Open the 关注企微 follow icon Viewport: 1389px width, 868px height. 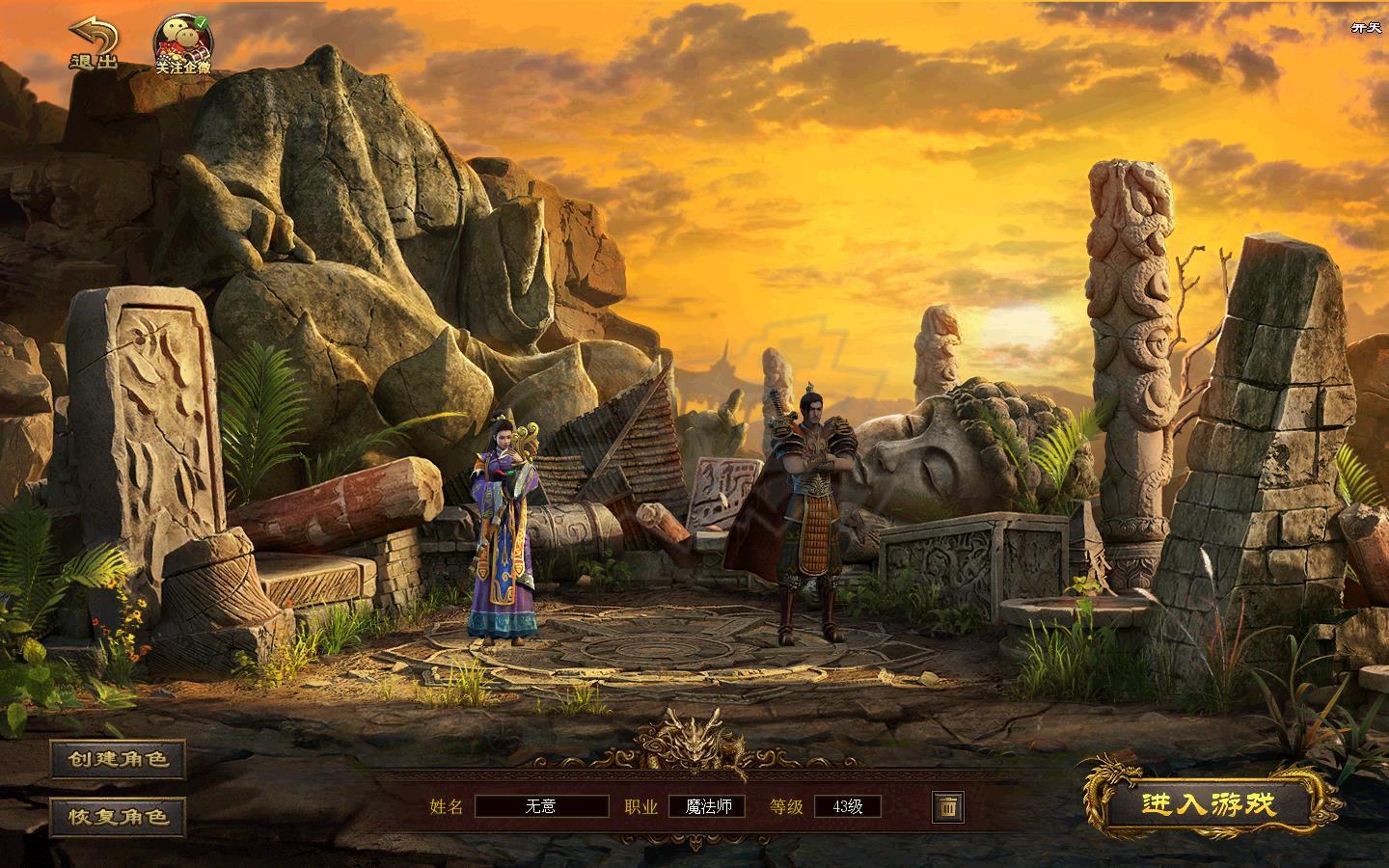click(x=183, y=44)
